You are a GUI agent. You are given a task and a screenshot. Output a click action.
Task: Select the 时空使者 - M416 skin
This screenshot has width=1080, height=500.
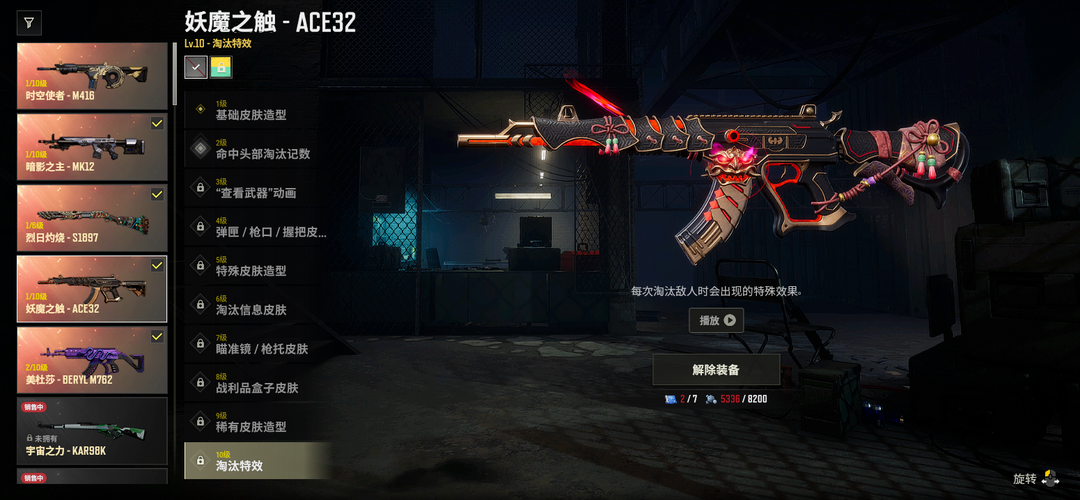92,75
